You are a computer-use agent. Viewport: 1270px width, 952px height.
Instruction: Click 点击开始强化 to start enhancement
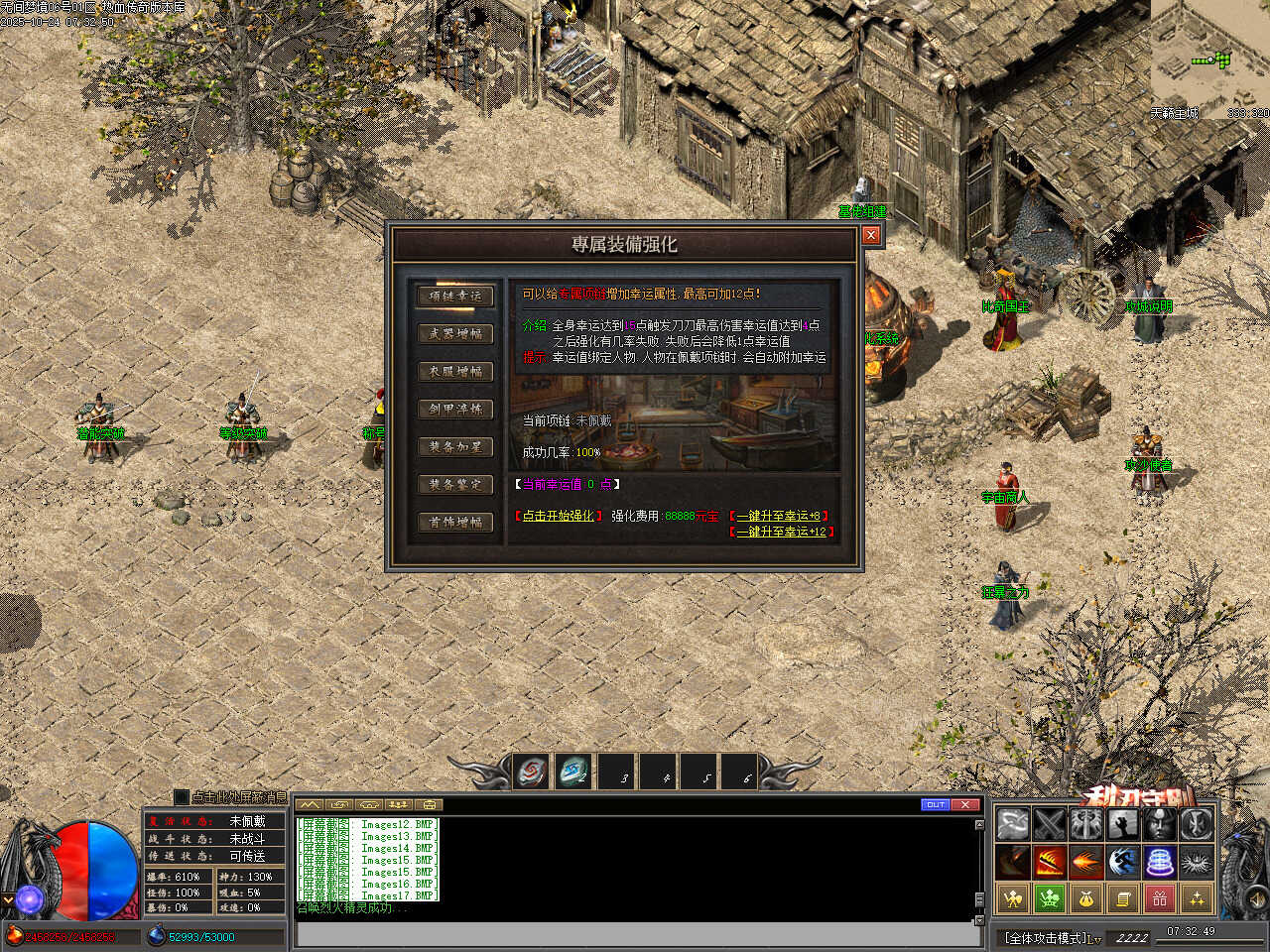tap(558, 516)
